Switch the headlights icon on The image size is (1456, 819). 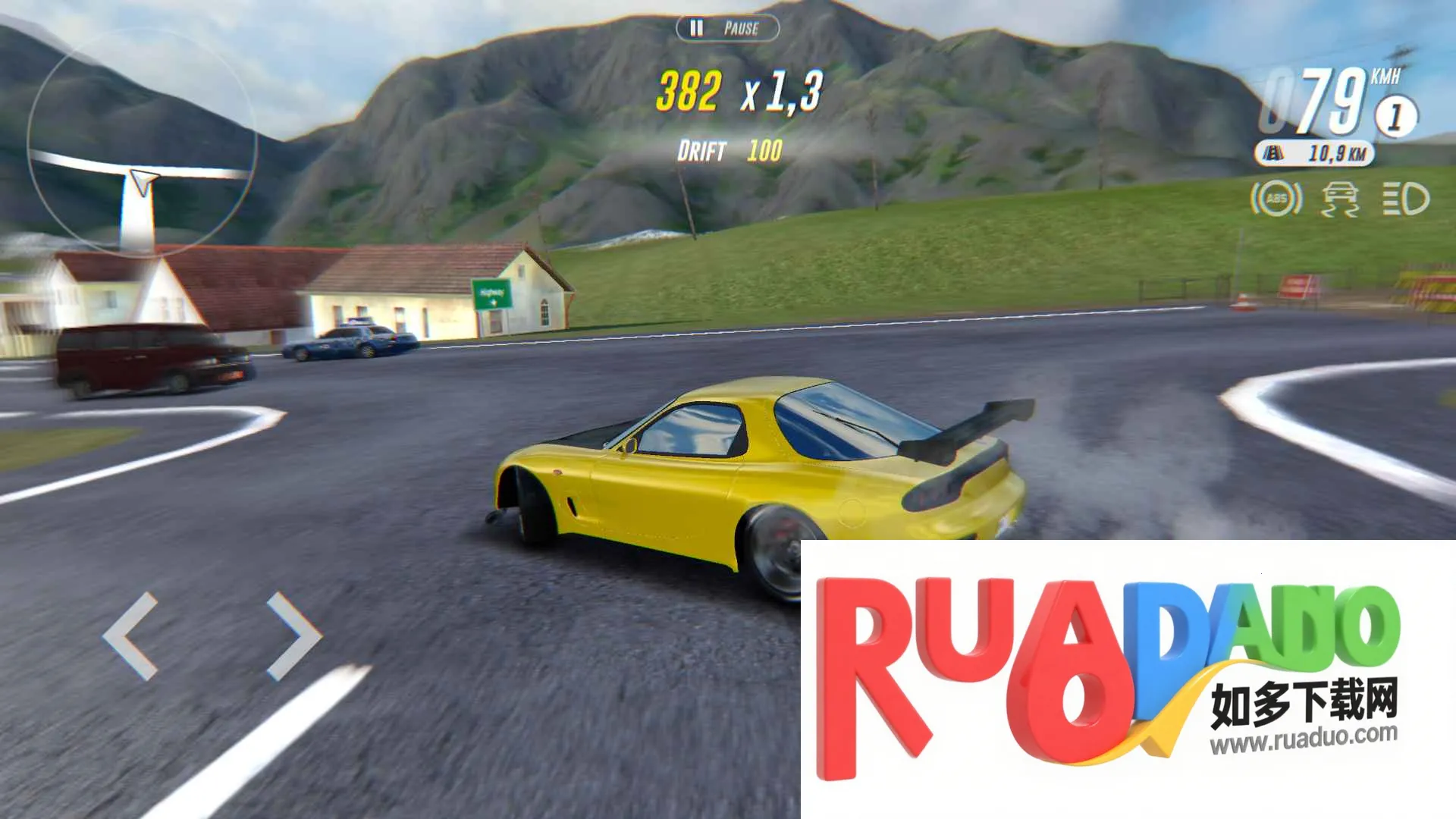click(x=1405, y=199)
